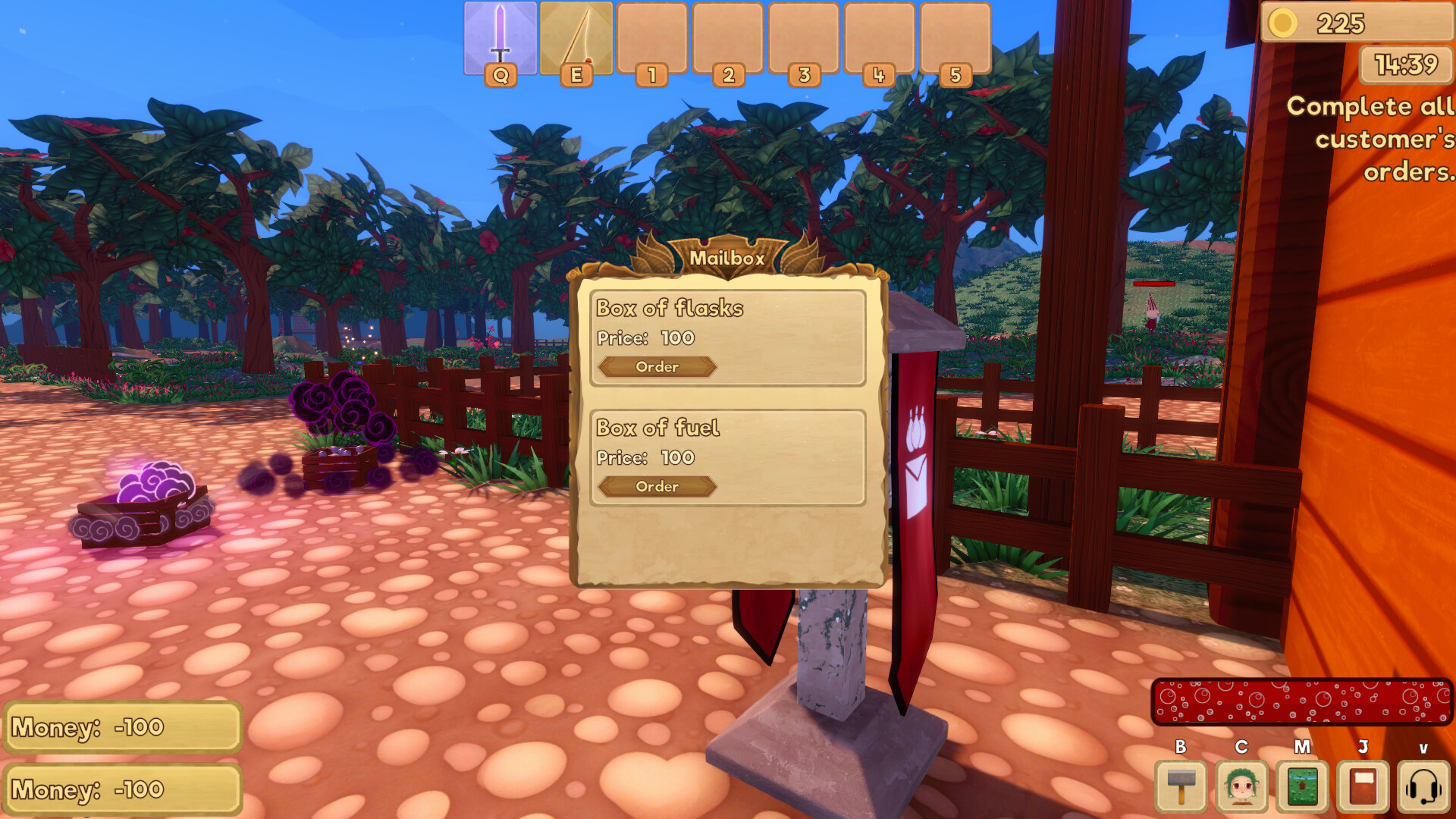
Task: Open the character portrait menu
Action: click(1241, 786)
